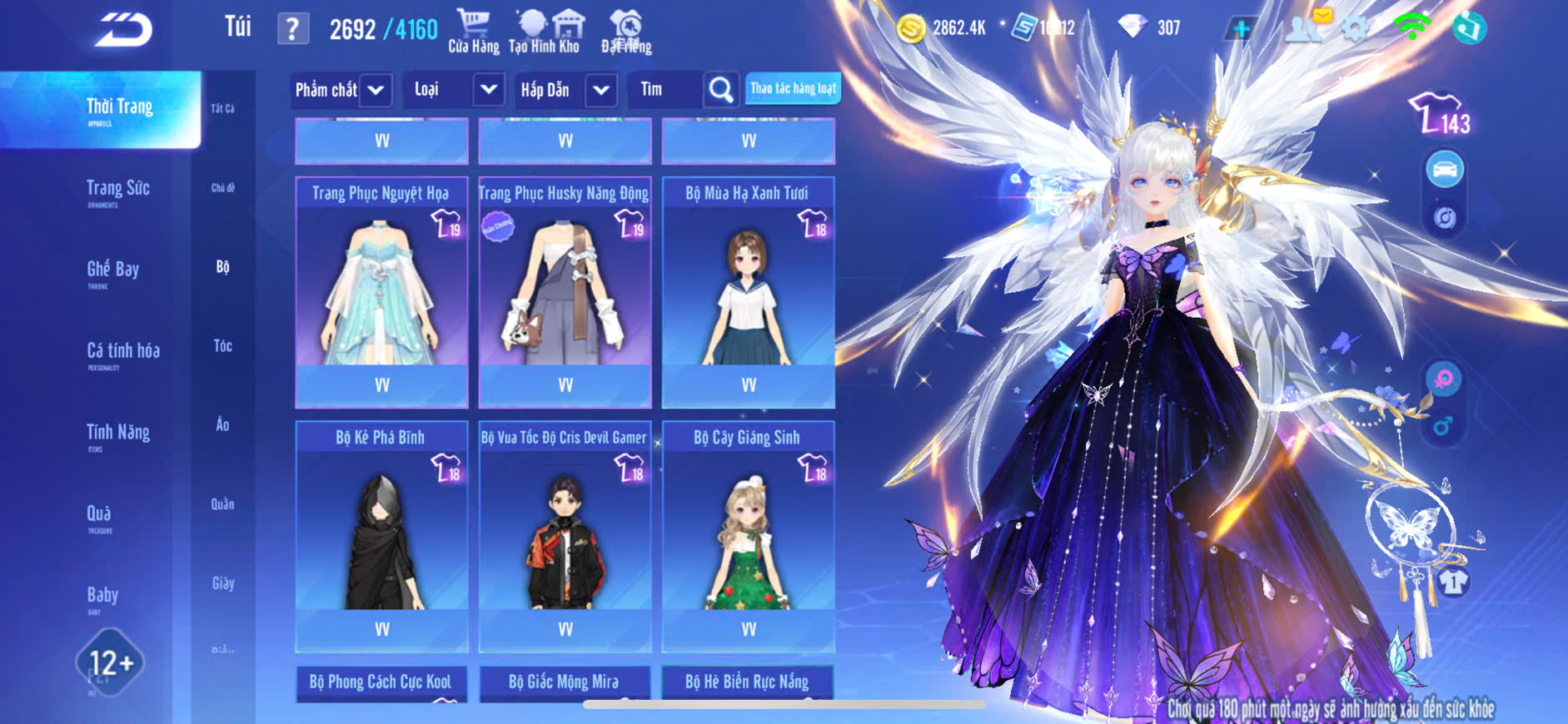The width and height of the screenshot is (1568, 724).
Task: Open the gear settings icon
Action: [1356, 28]
